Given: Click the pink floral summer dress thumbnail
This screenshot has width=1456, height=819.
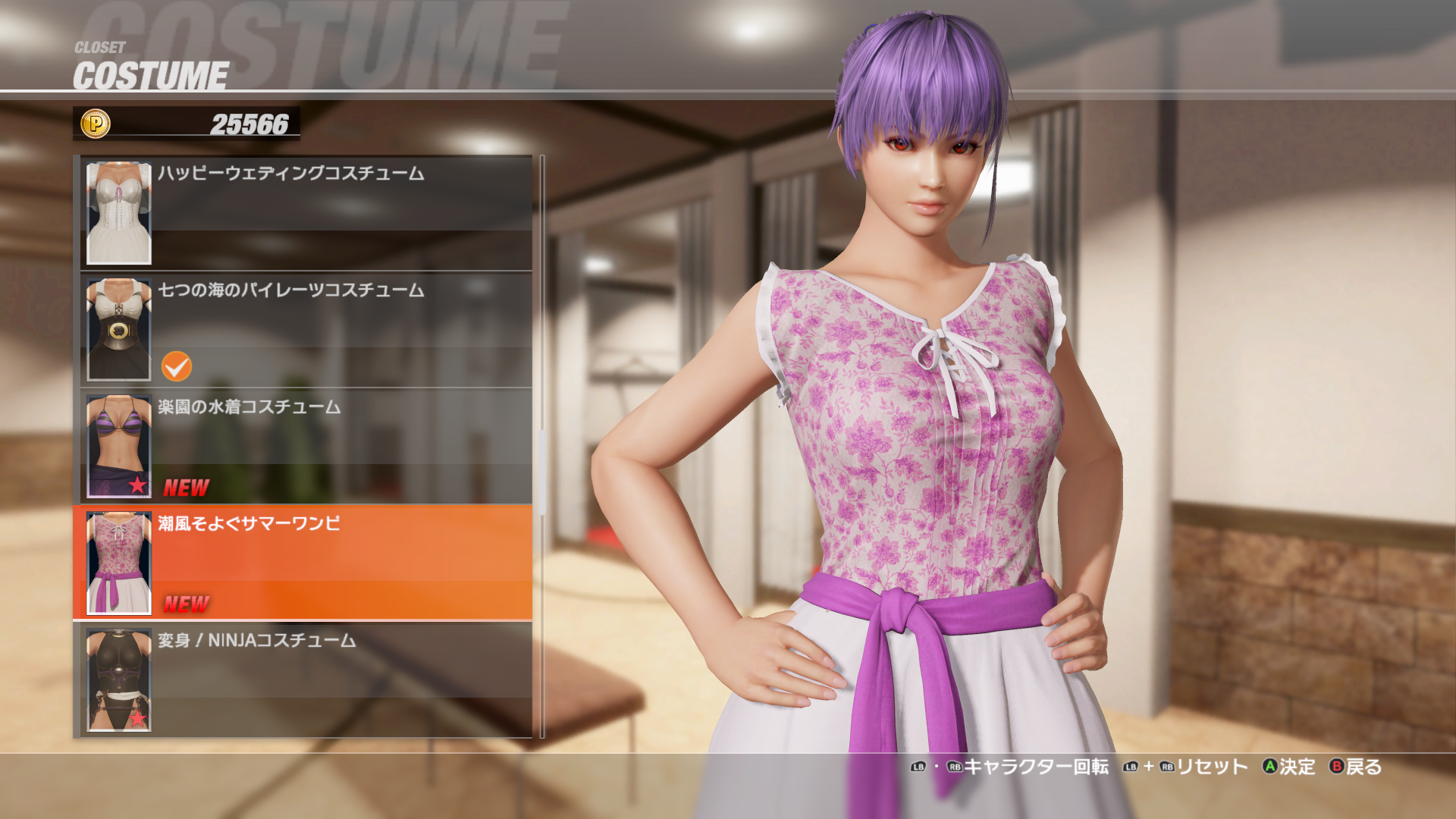Looking at the screenshot, I should point(119,563).
